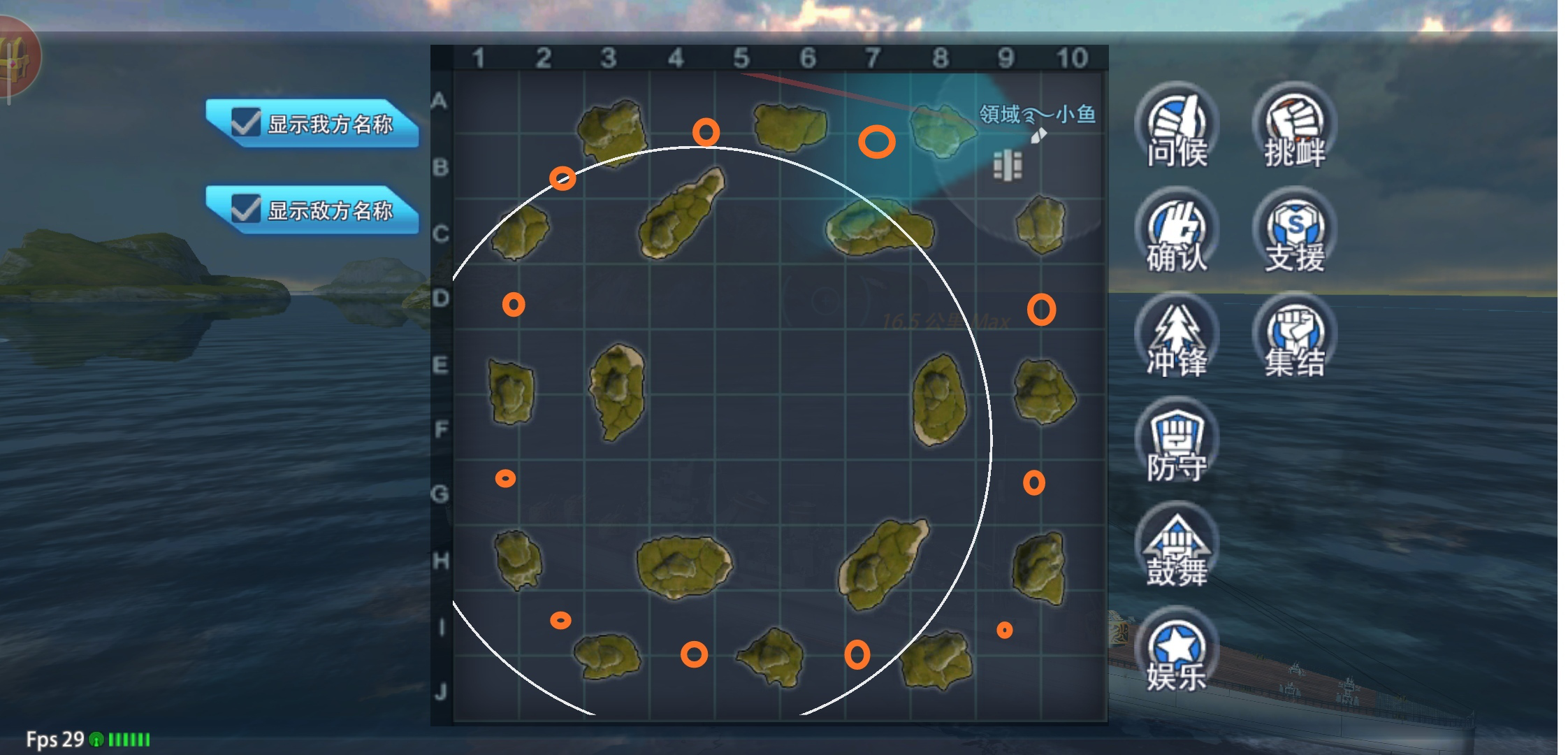The image size is (1568, 755).
Task: Open the treasure chest icon
Action: tap(15, 57)
